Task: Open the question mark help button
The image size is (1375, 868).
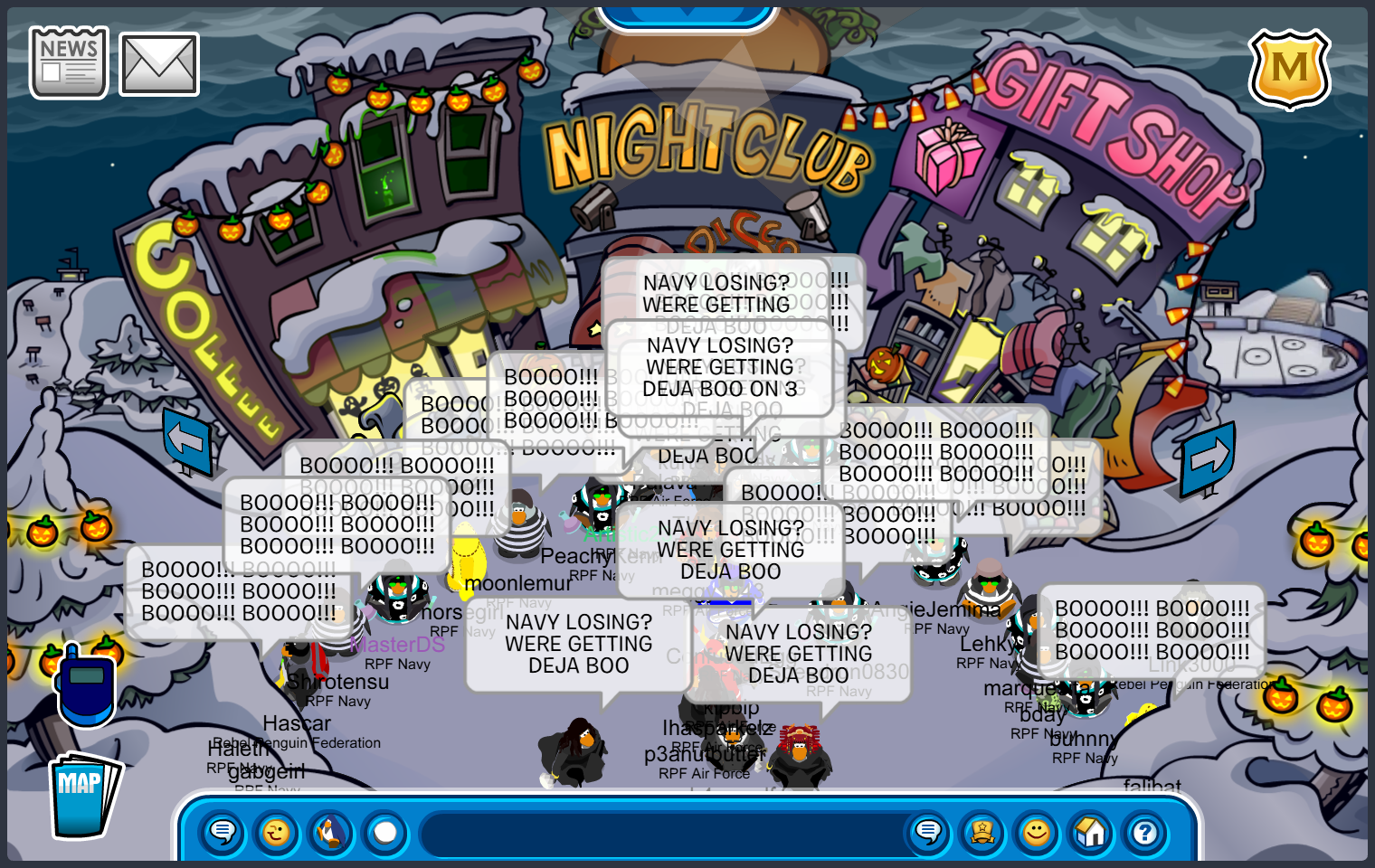Action: (1145, 832)
